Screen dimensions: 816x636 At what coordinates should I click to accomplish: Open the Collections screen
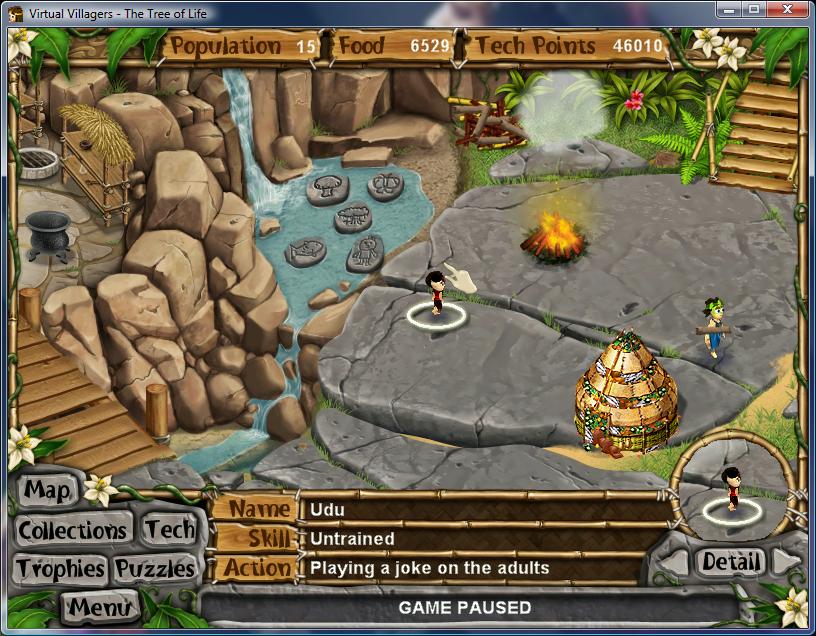(x=73, y=530)
